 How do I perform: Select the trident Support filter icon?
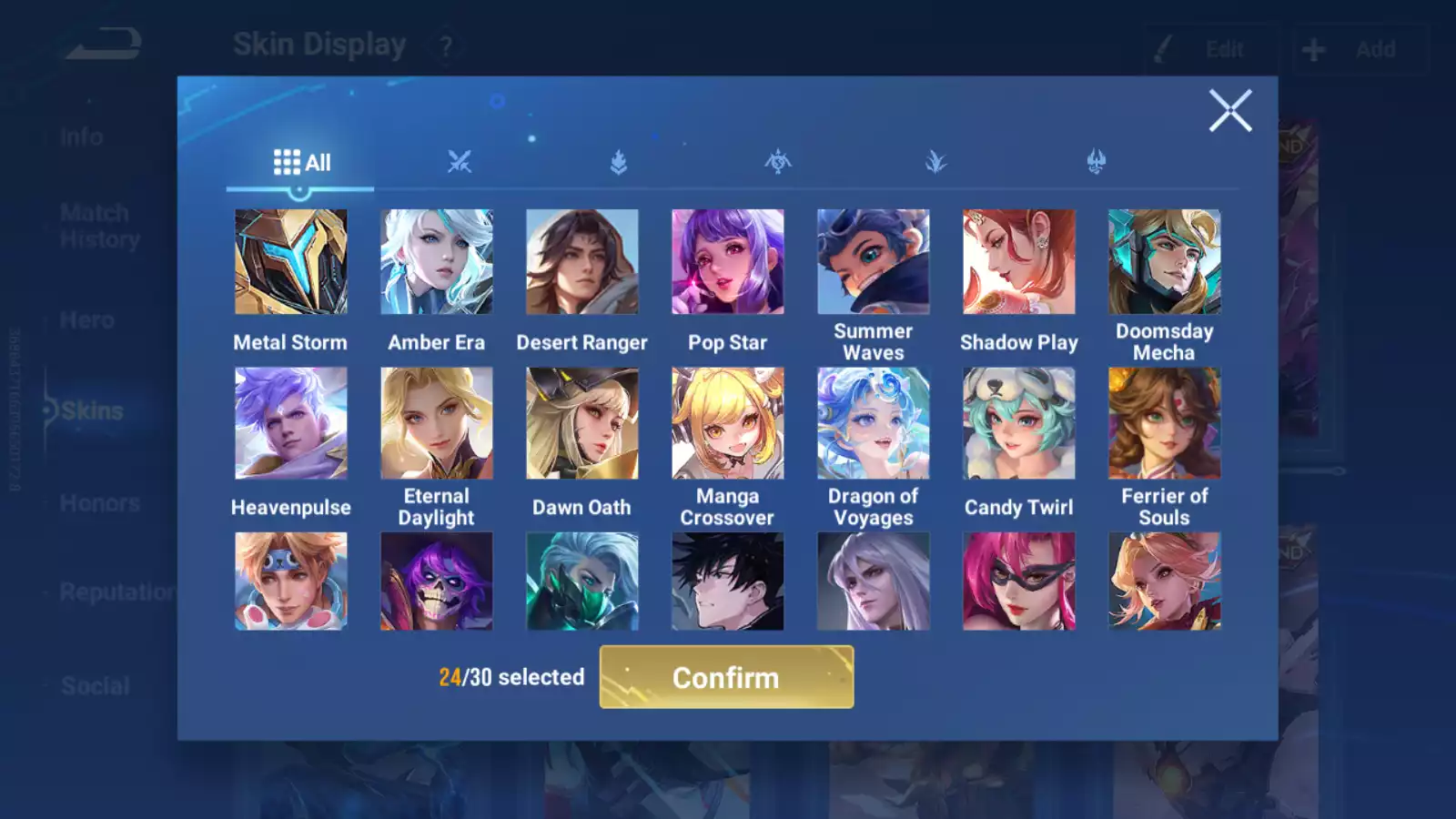coord(1096,161)
